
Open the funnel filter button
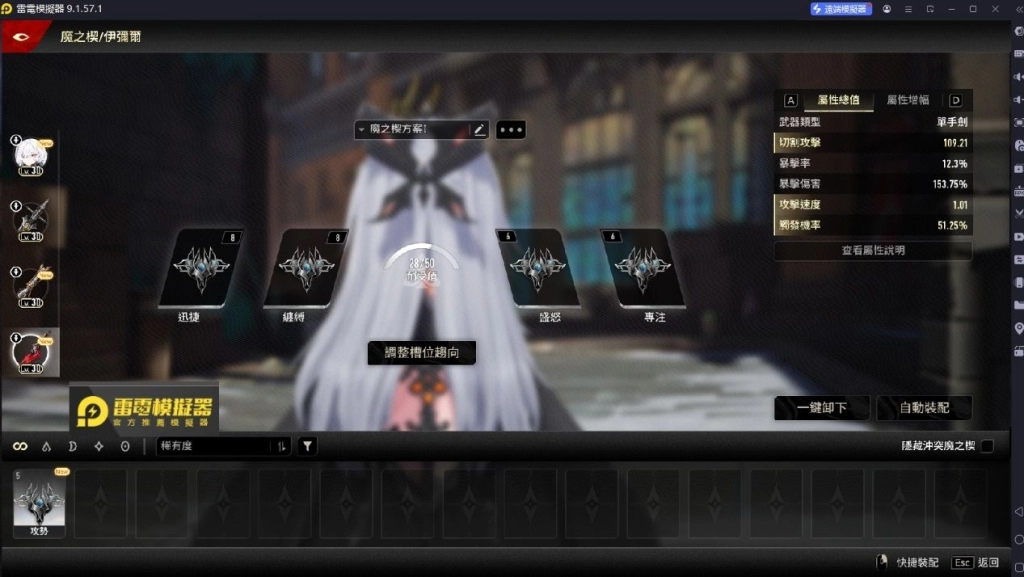tap(308, 446)
